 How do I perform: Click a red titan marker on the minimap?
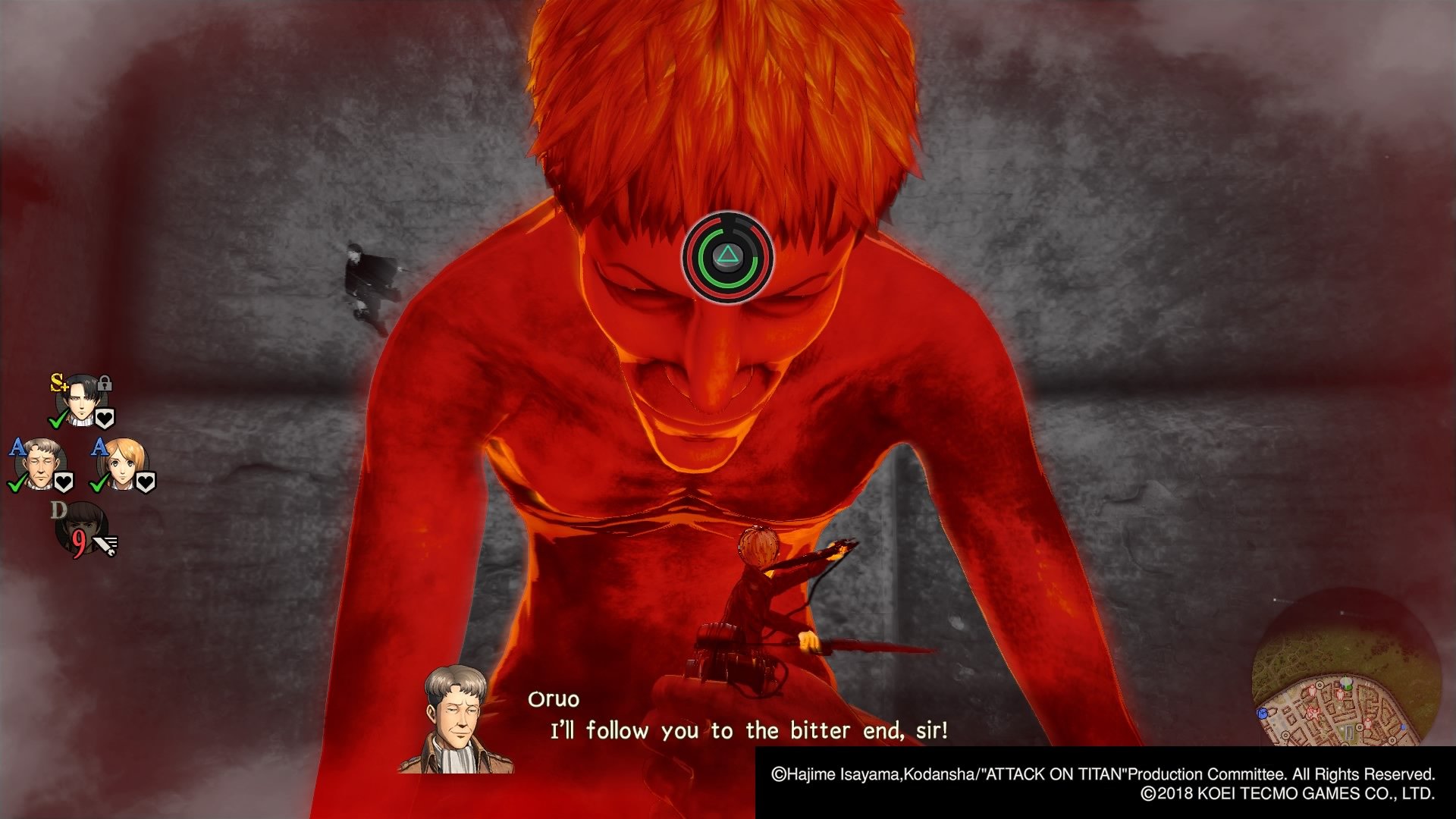1340,693
